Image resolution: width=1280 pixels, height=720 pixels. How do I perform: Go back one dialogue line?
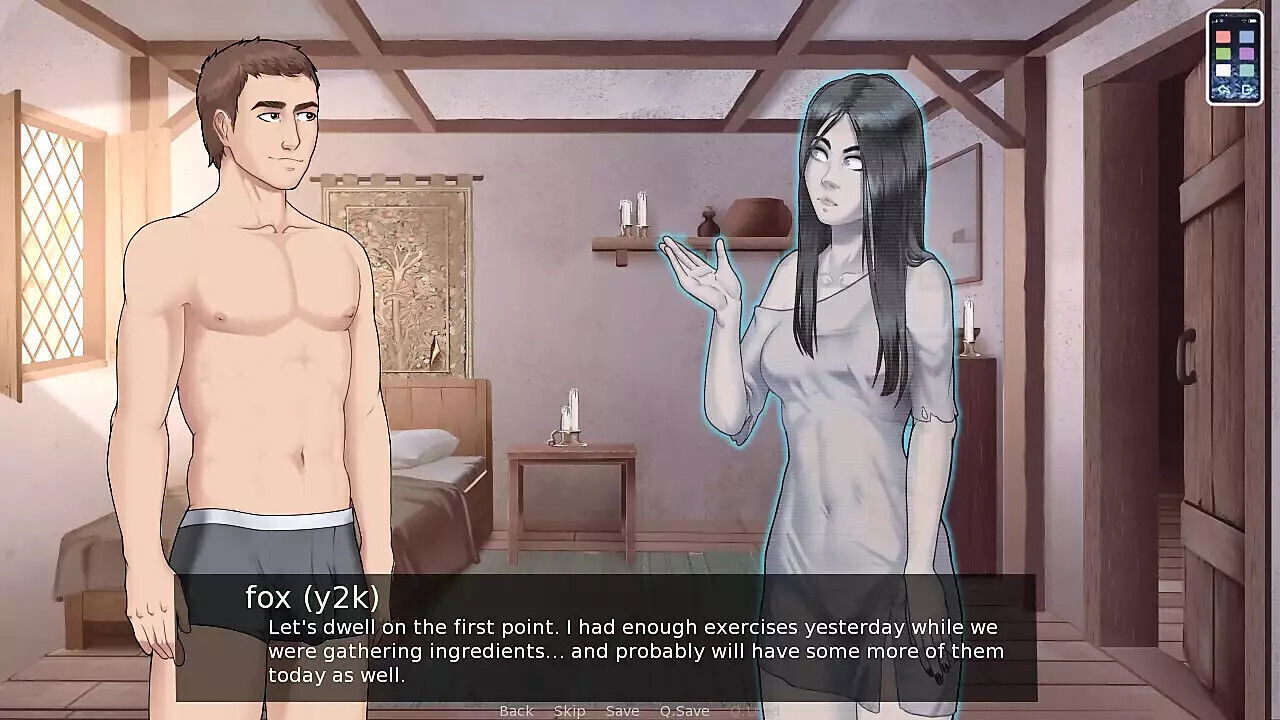(516, 711)
